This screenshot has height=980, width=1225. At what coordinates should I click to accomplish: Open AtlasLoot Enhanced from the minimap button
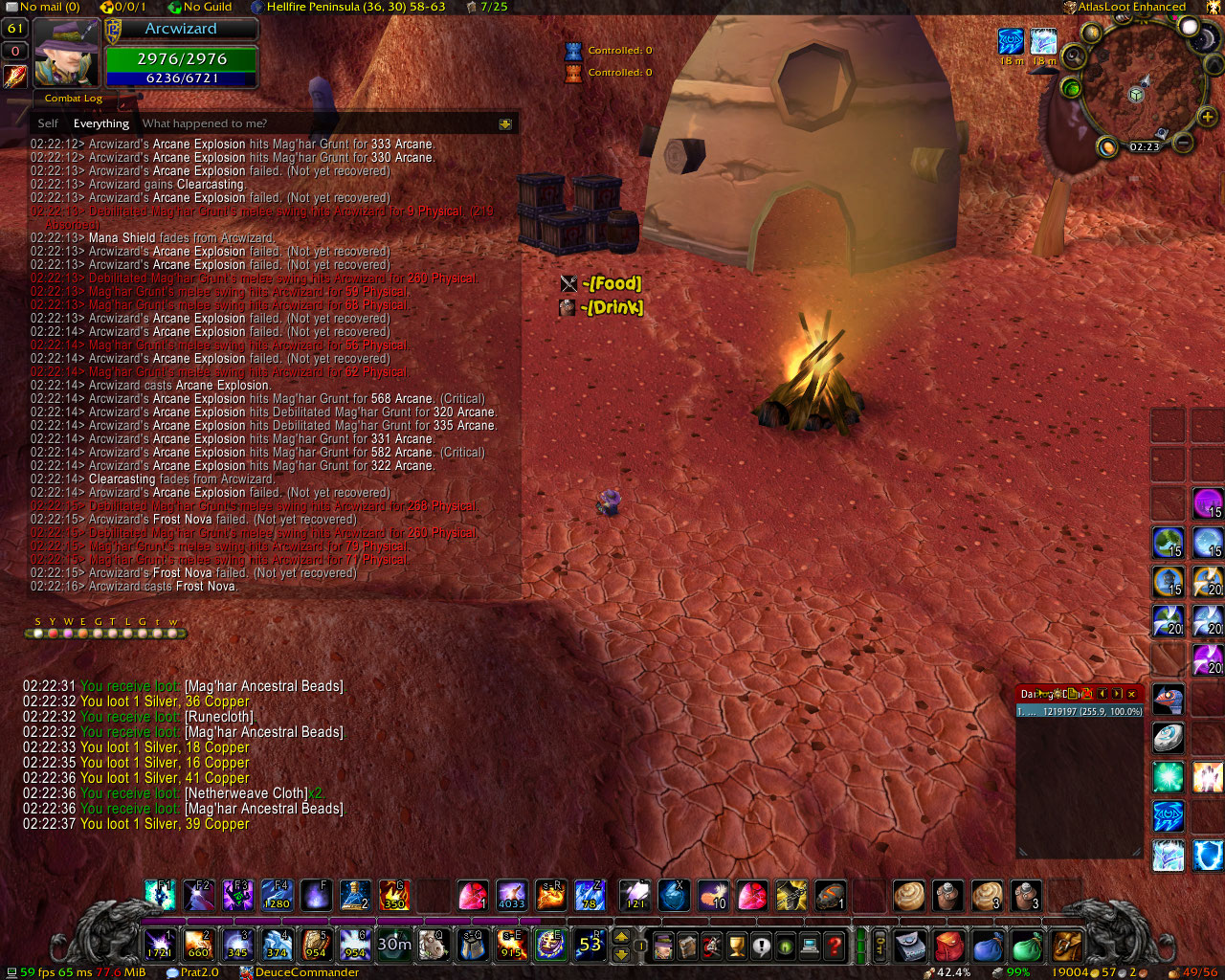[1069, 7]
